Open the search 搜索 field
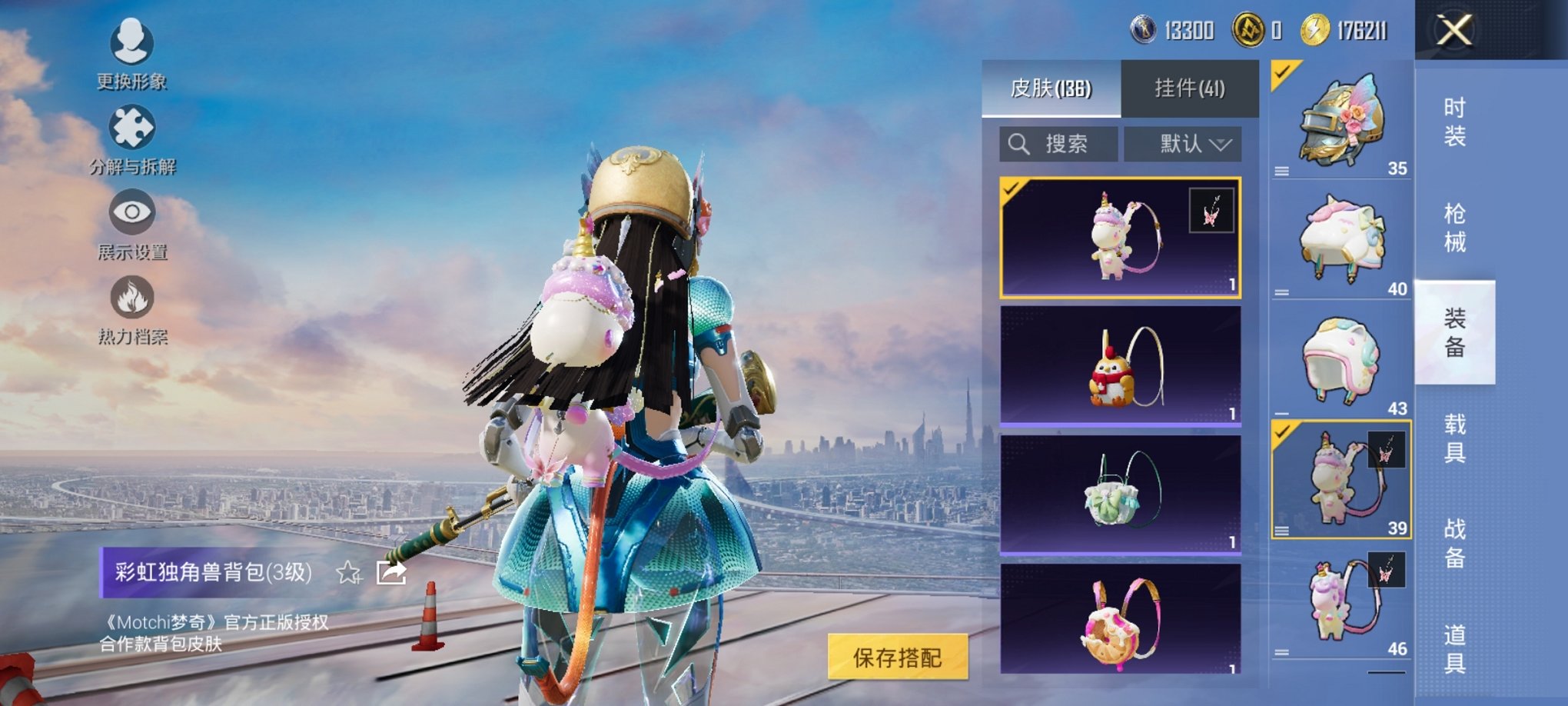 coord(1059,144)
